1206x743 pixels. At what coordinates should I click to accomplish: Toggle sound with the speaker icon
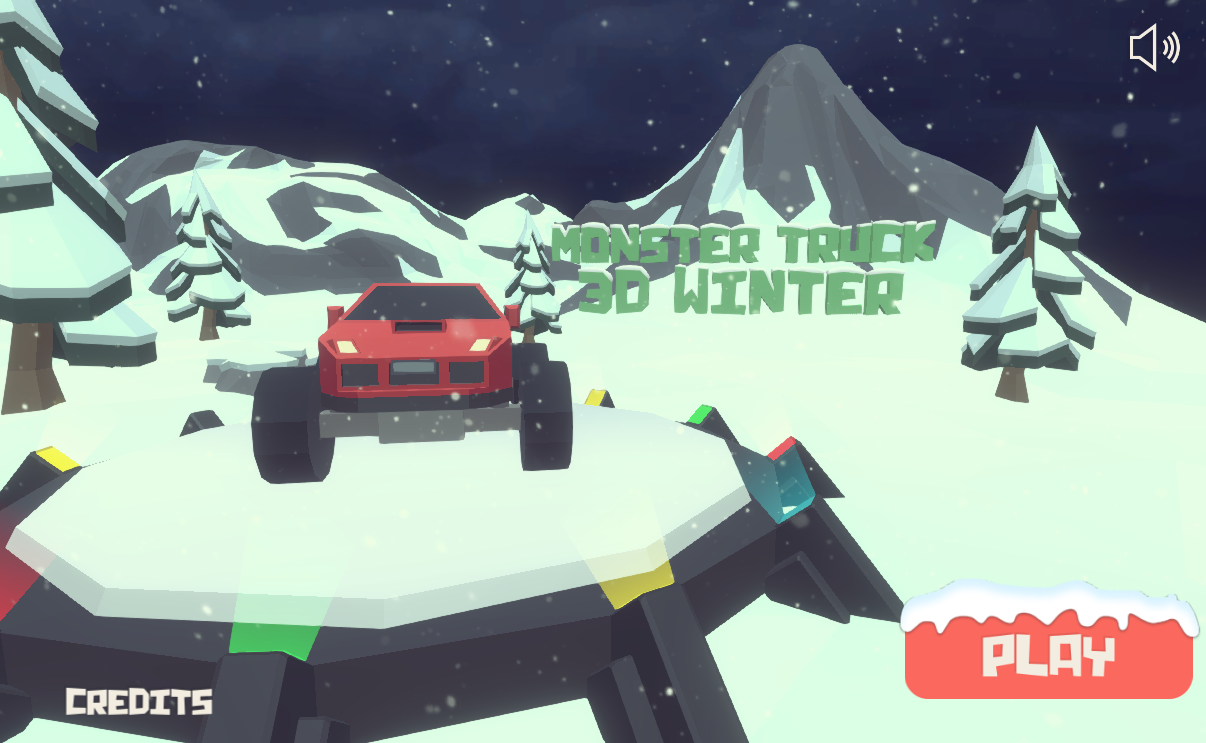pyautogui.click(x=1153, y=48)
